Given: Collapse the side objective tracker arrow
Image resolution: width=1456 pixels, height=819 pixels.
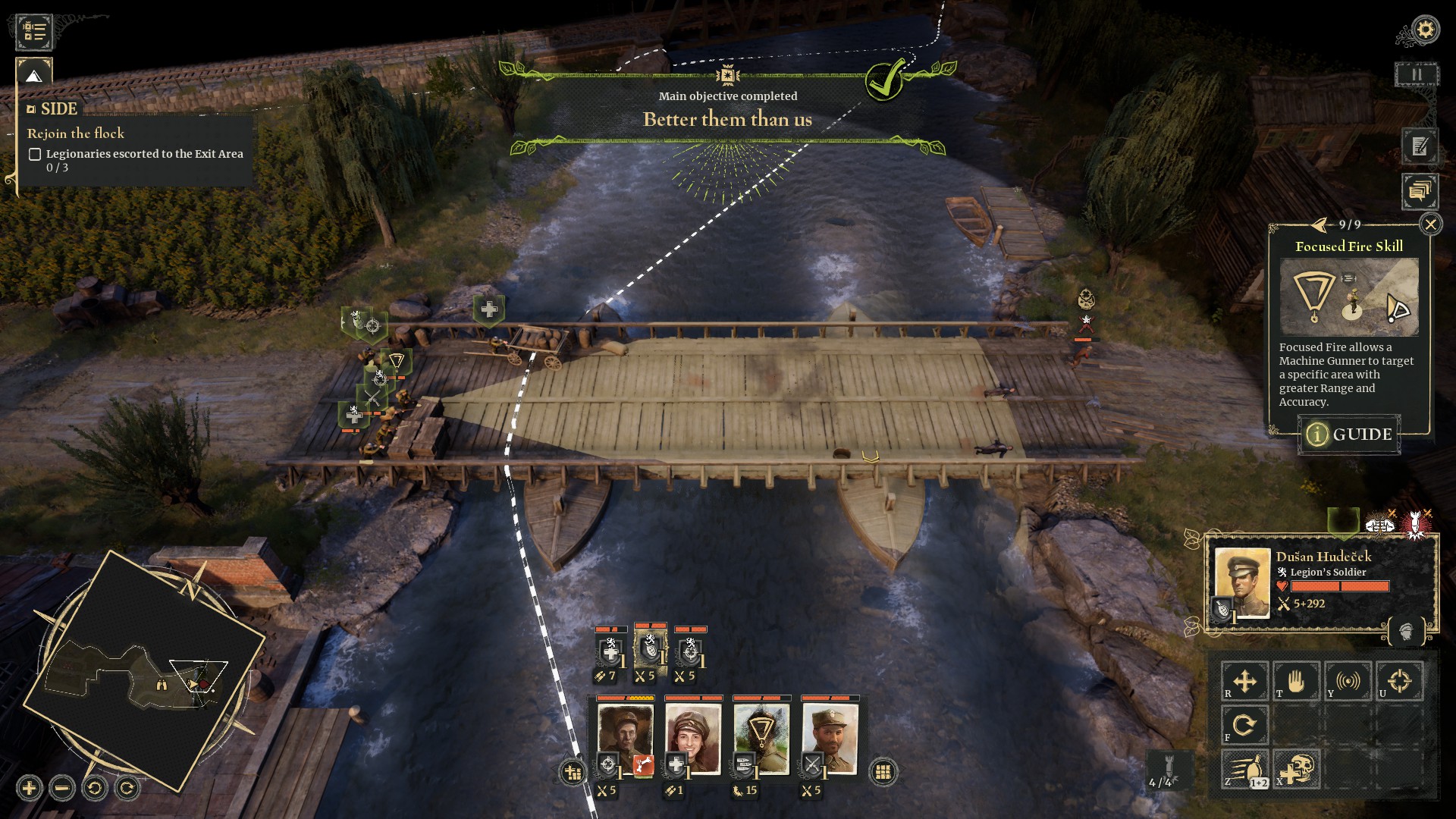Looking at the screenshot, I should [x=33, y=76].
